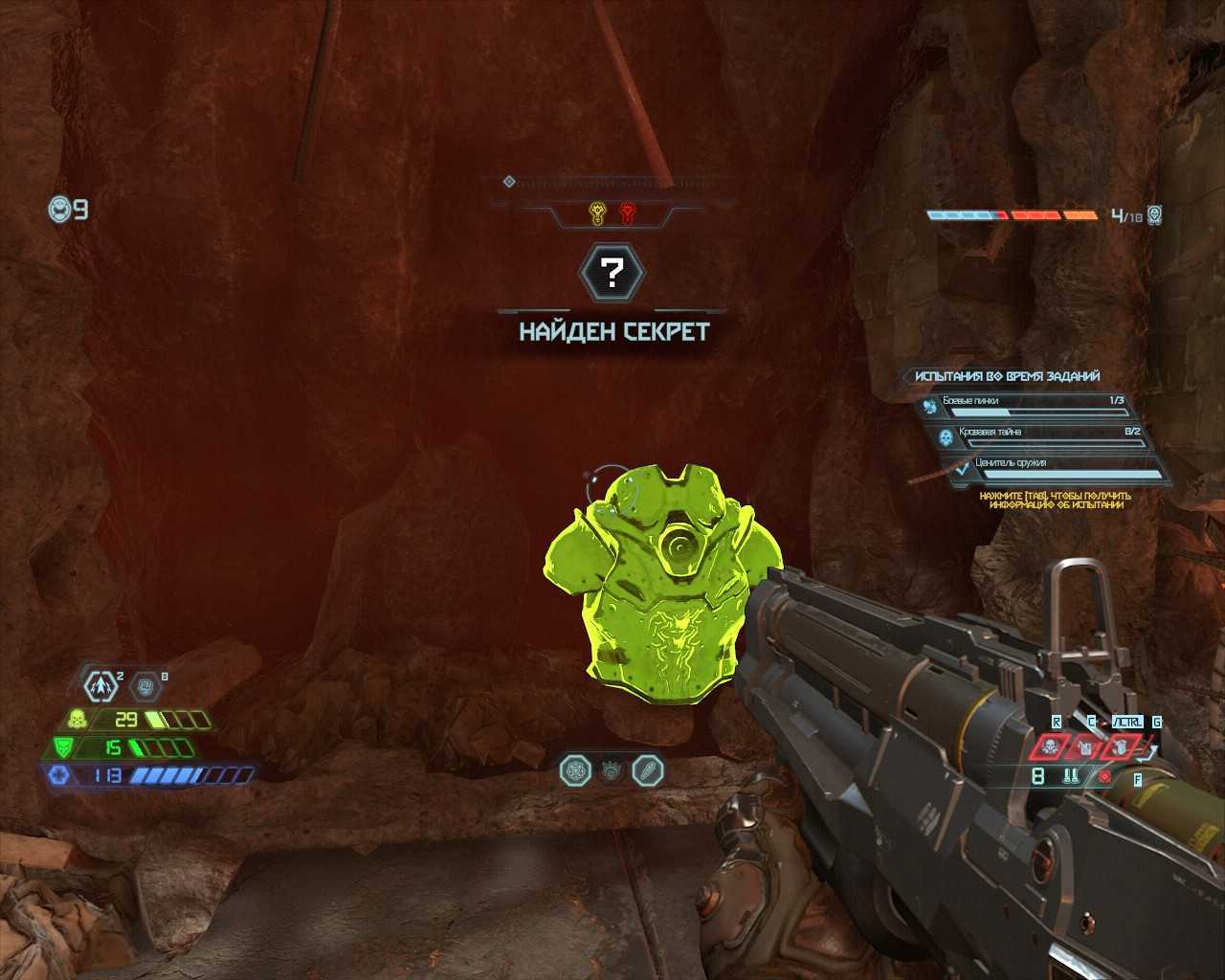Screen dimensions: 1225x980
Task: Click the dash arrow ability icon
Action: click(x=100, y=685)
